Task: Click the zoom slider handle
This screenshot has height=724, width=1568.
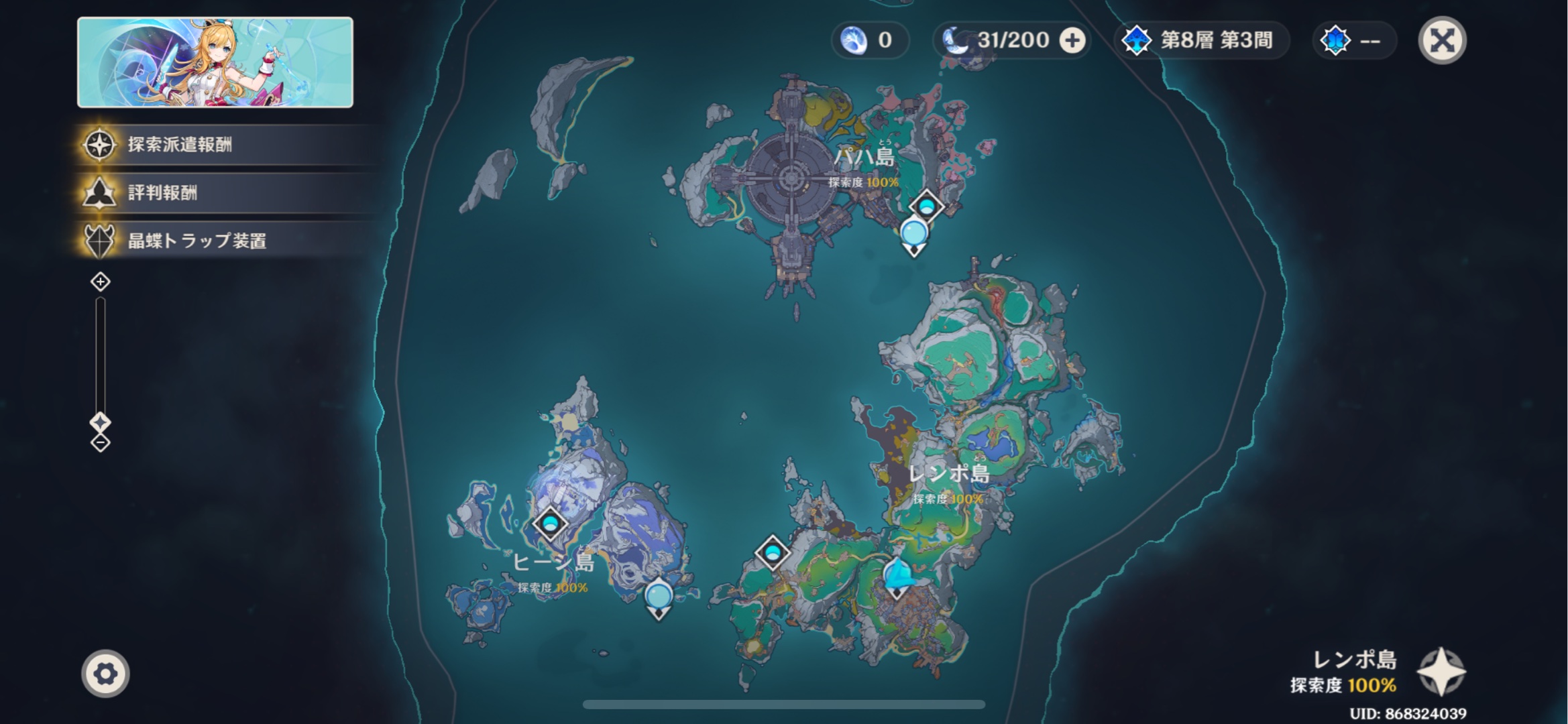Action: point(101,422)
